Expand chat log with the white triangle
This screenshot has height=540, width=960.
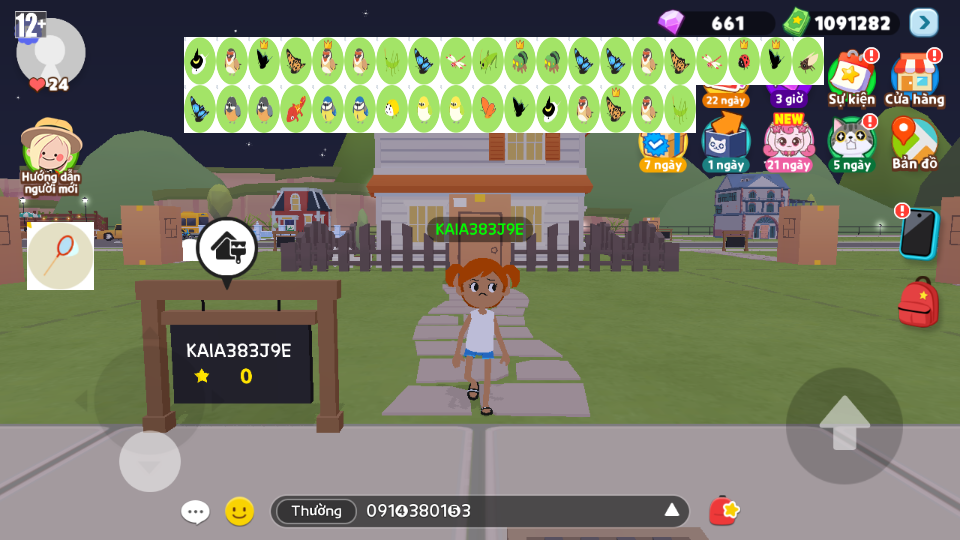click(x=672, y=510)
